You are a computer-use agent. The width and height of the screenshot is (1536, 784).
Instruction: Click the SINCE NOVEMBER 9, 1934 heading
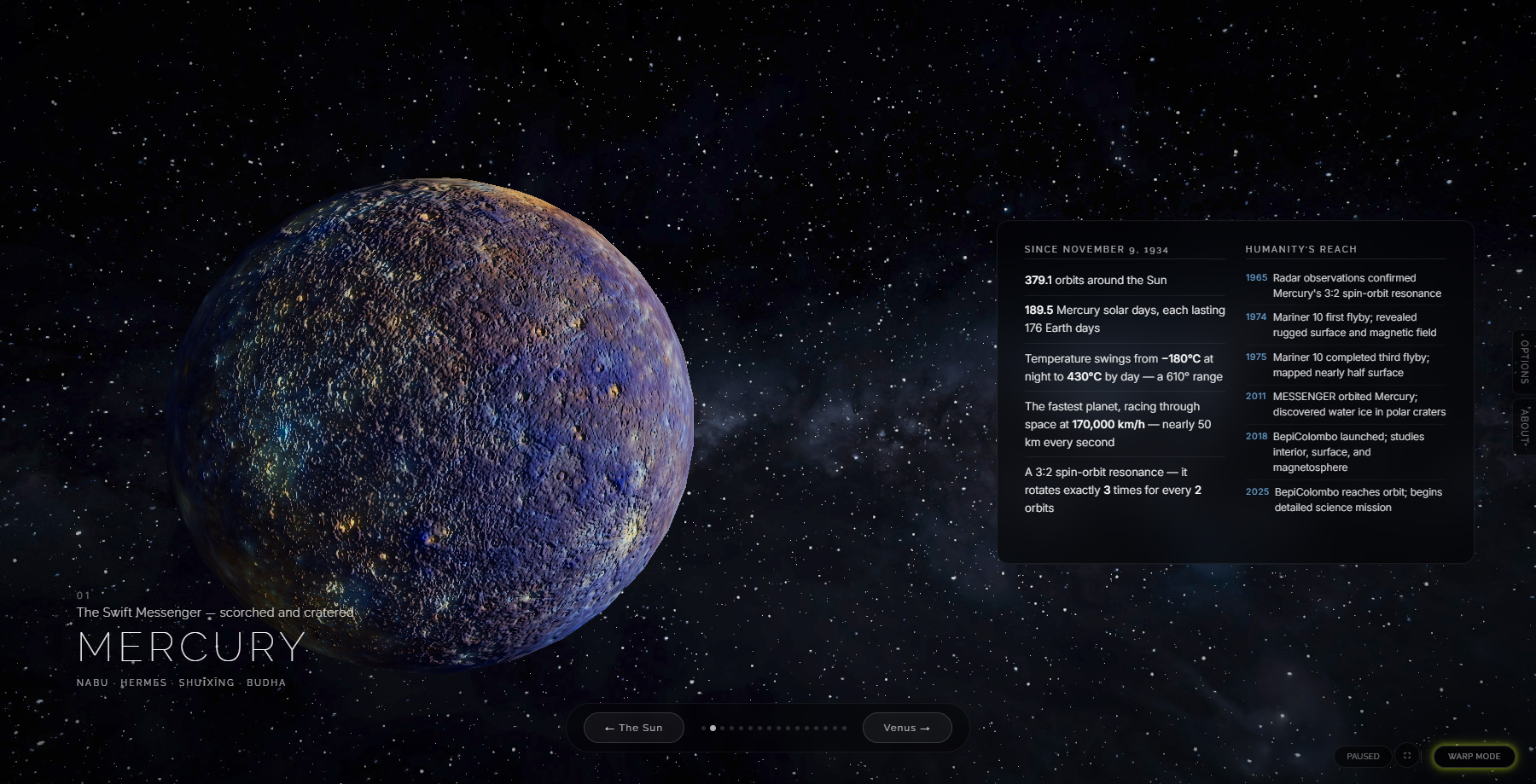click(1097, 249)
